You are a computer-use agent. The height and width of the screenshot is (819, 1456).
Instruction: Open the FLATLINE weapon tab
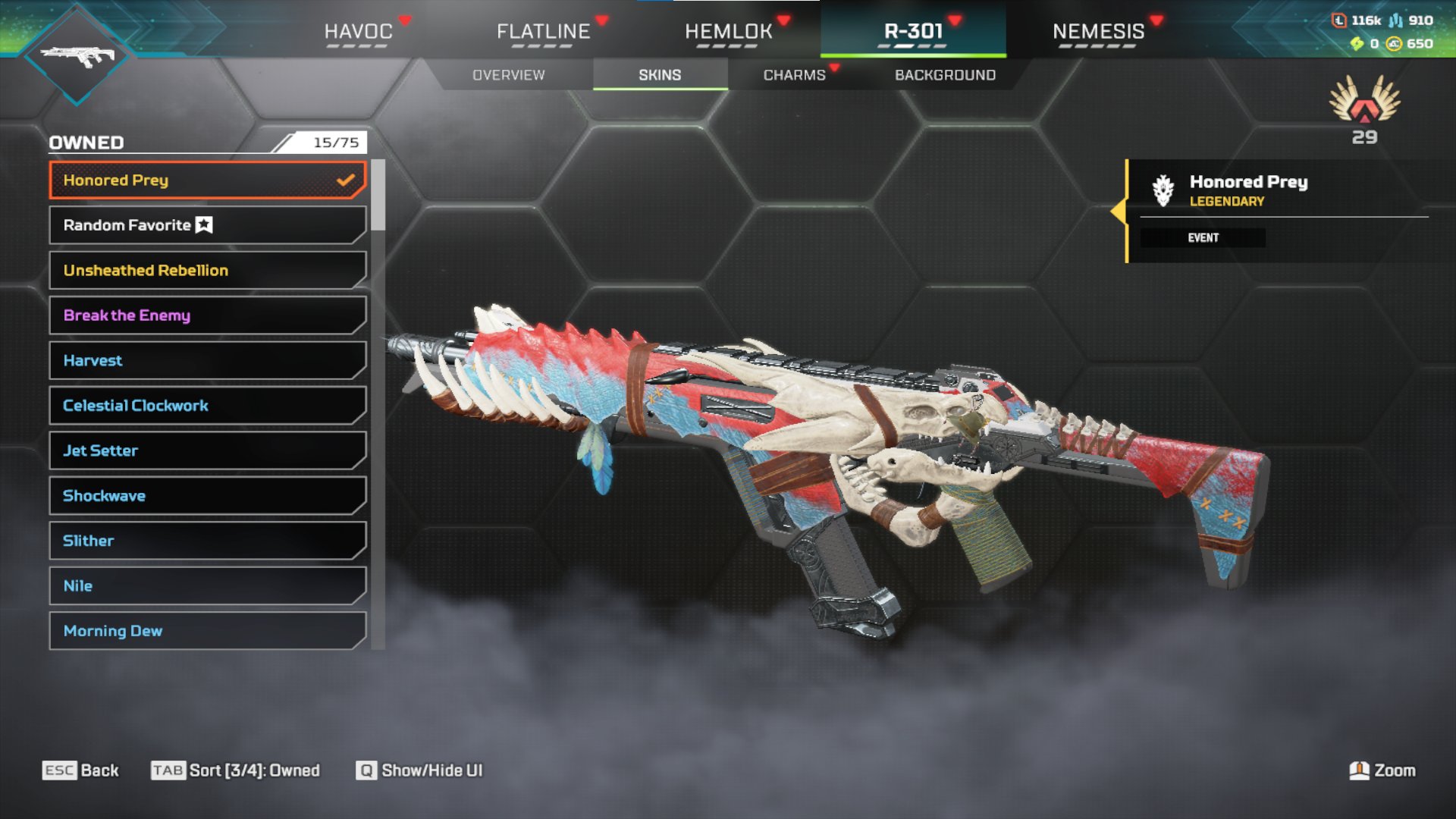[x=543, y=31]
